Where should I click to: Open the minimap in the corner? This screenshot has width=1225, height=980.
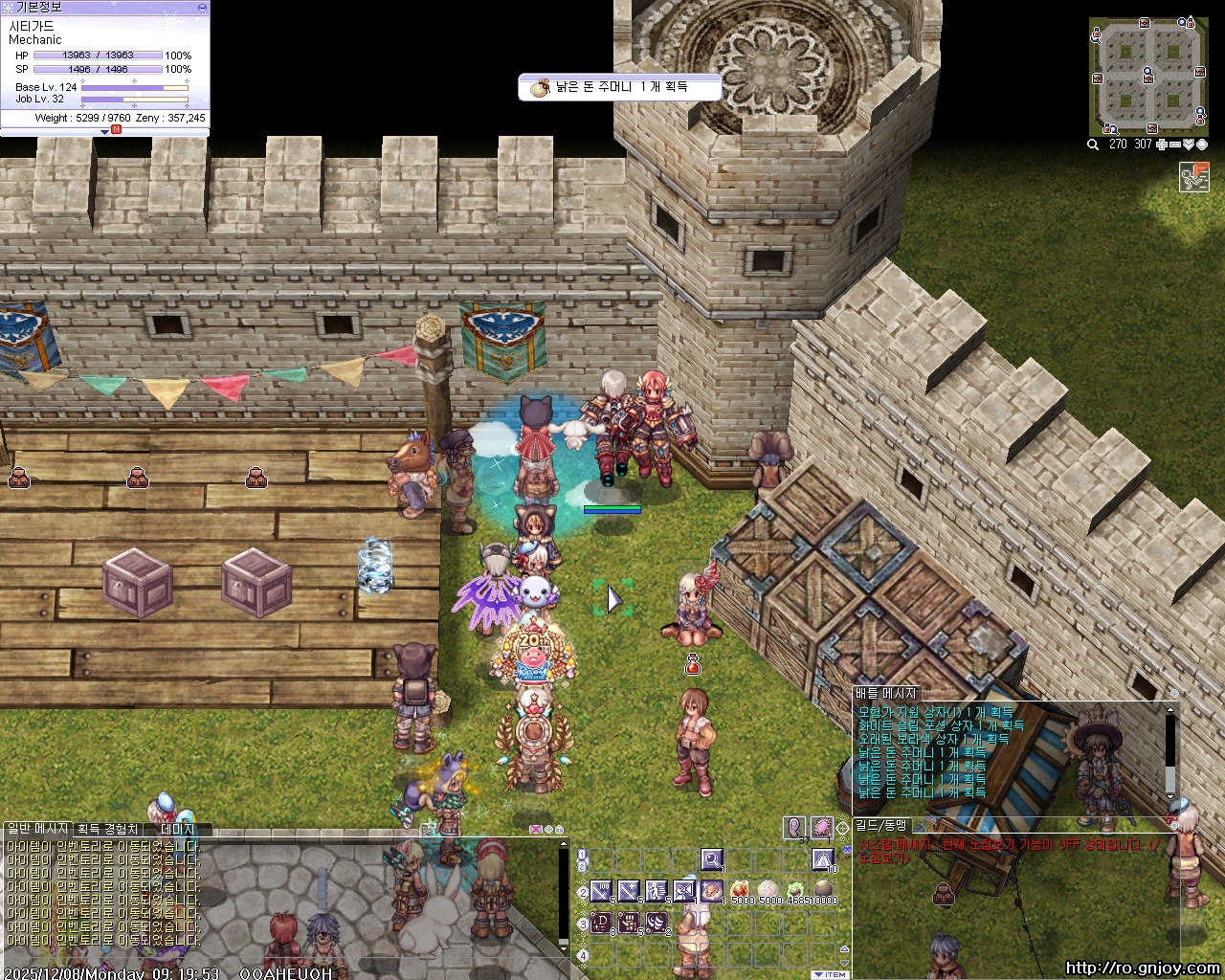pyautogui.click(x=1147, y=75)
